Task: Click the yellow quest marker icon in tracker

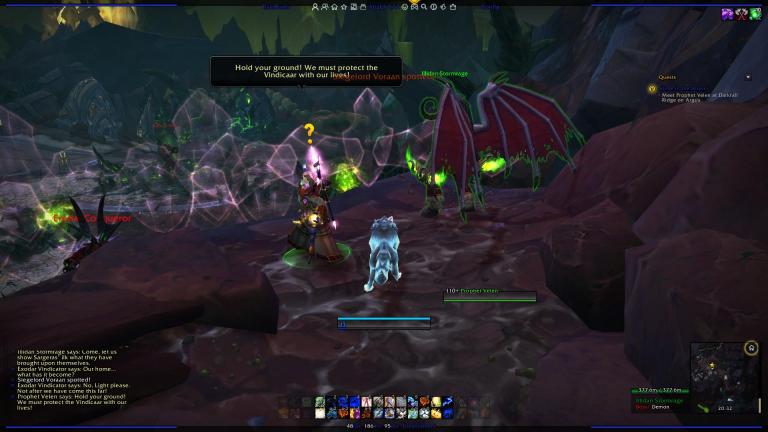Action: (652, 88)
